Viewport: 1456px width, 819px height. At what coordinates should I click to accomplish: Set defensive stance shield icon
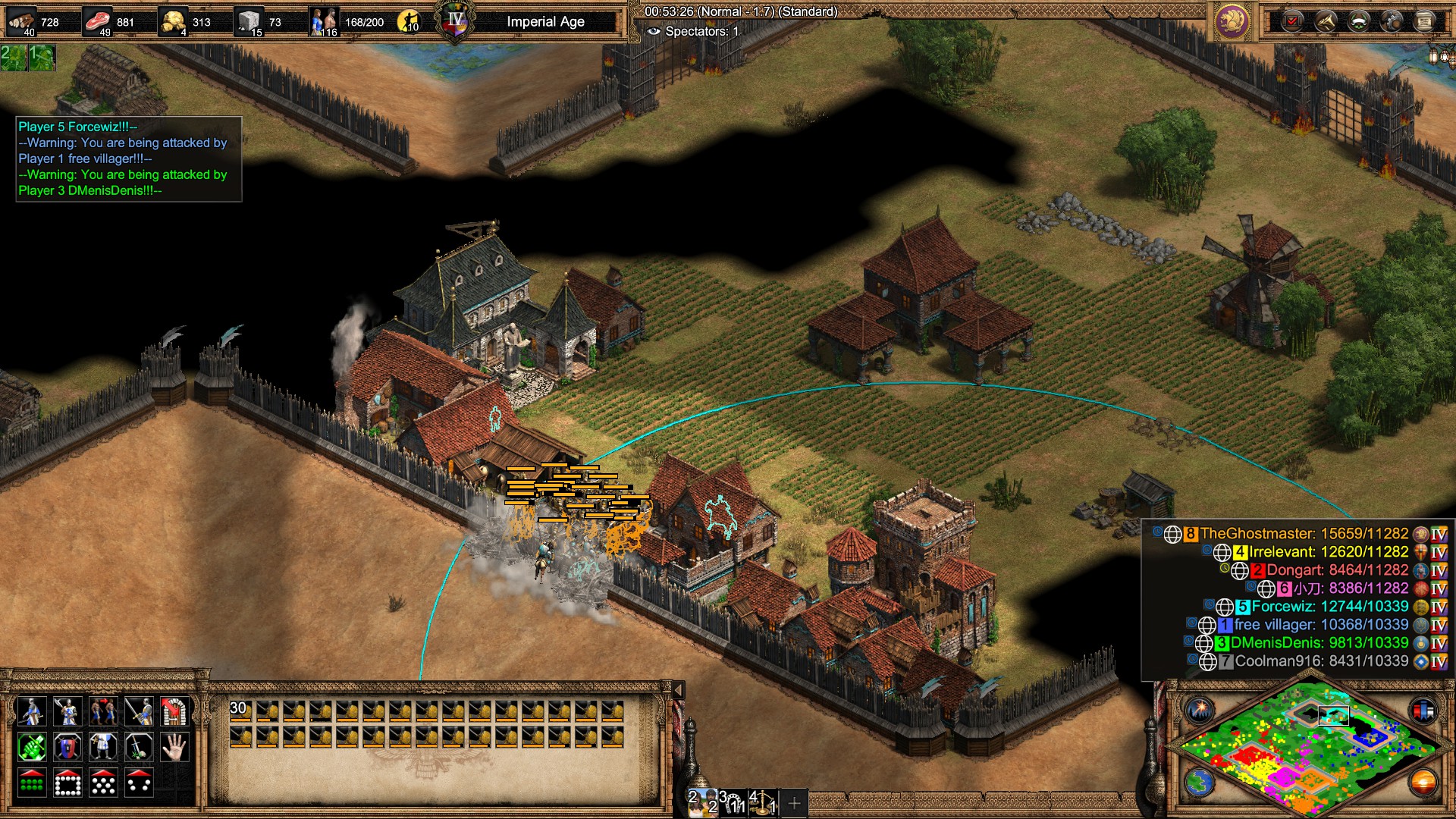point(67,748)
